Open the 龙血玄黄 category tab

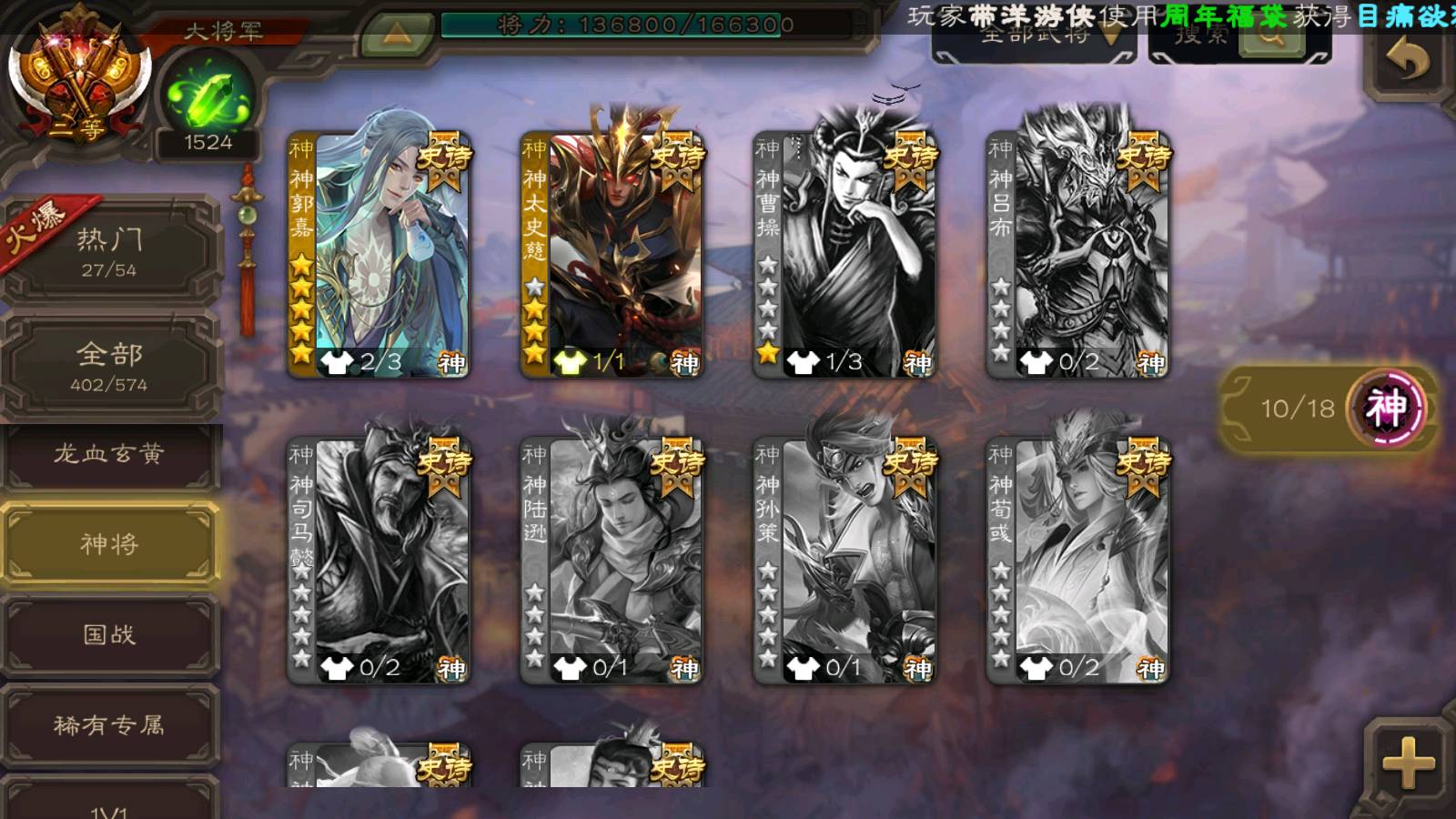pyautogui.click(x=109, y=454)
